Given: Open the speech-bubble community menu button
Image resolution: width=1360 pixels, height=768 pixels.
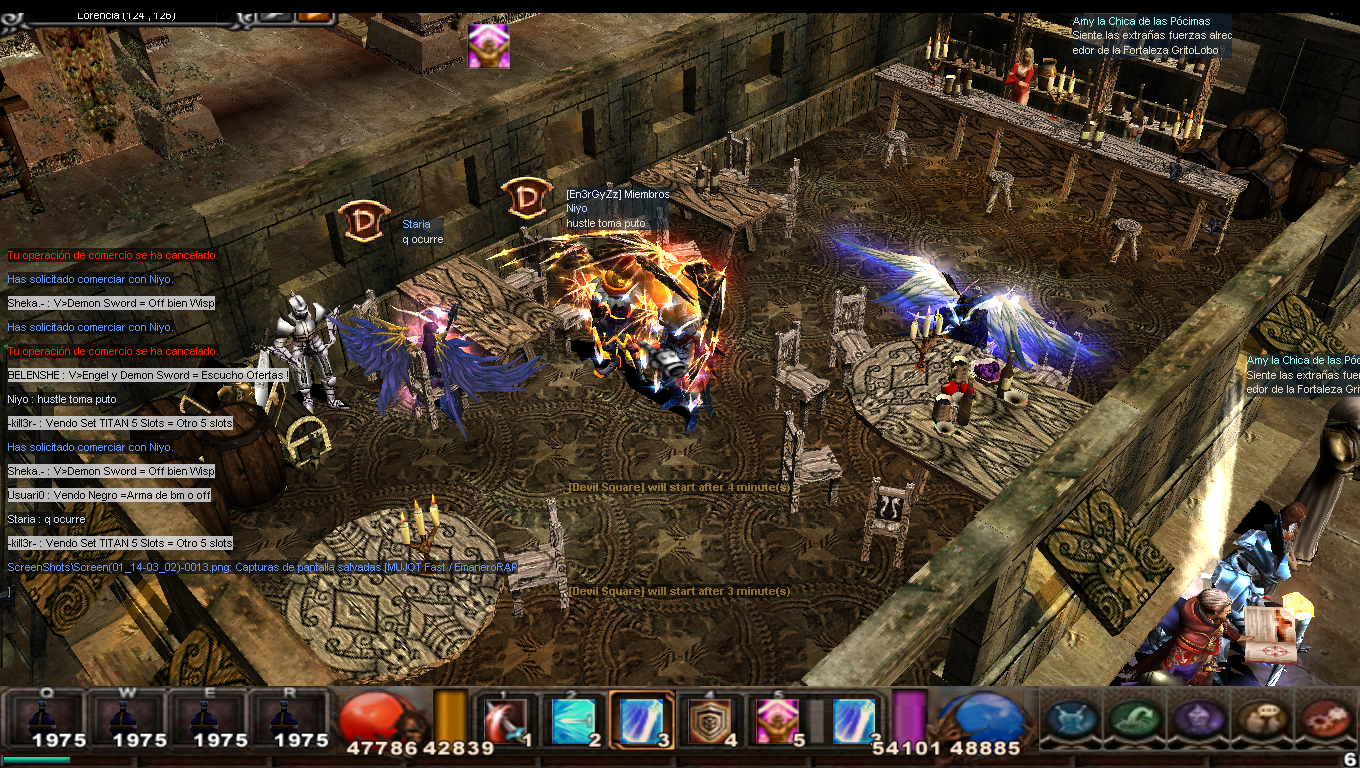Looking at the screenshot, I should coord(1260,718).
